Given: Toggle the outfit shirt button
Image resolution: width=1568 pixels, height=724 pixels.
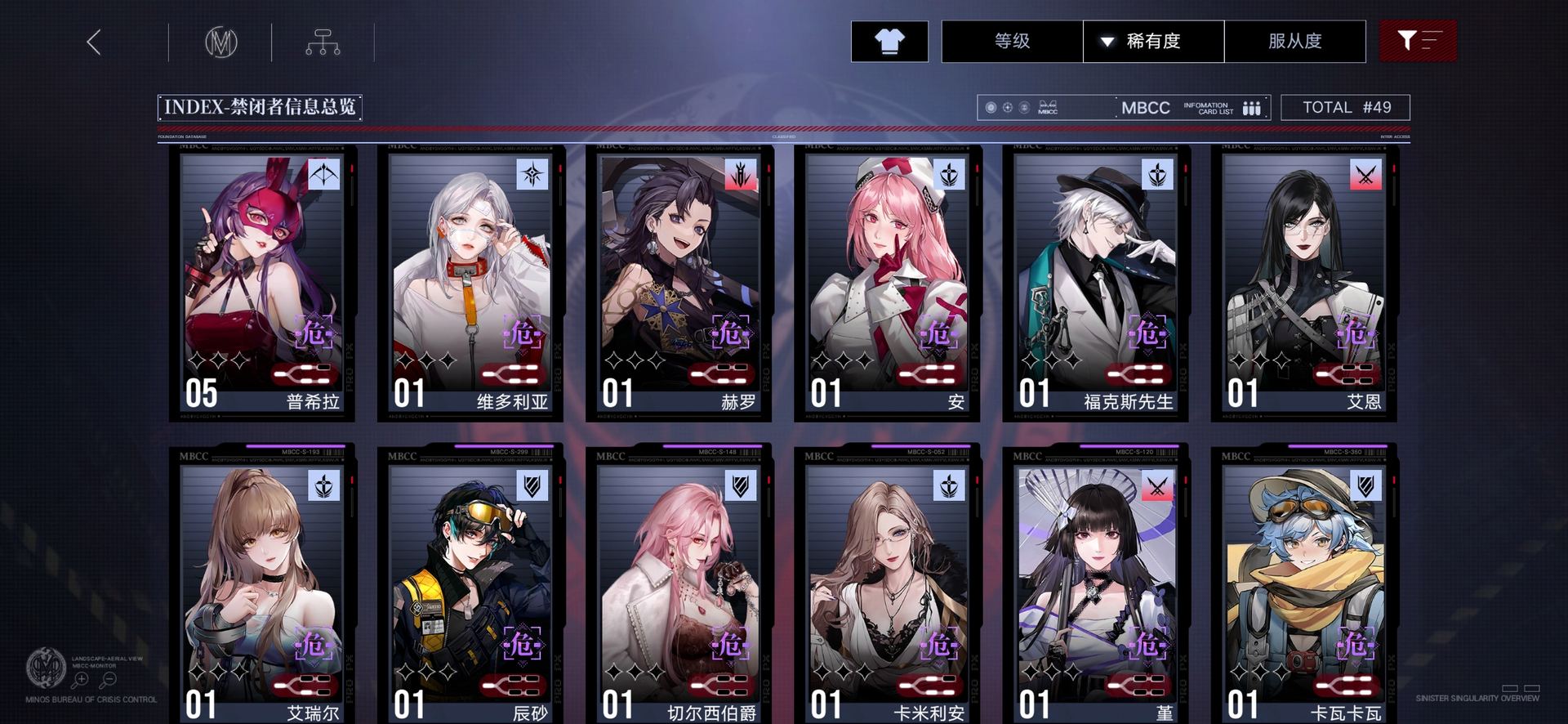Looking at the screenshot, I should [889, 41].
